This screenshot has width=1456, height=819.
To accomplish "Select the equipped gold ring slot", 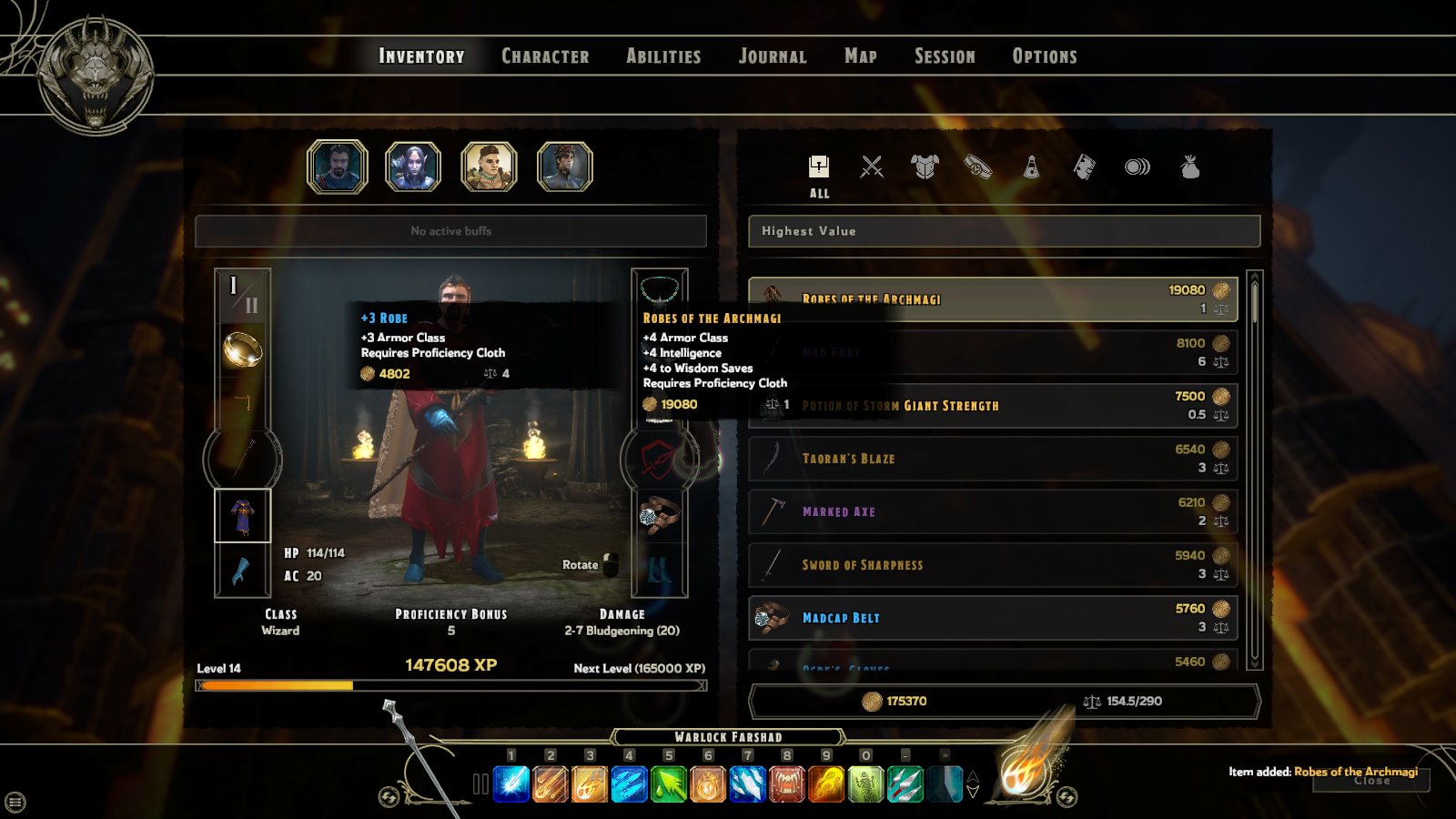I will tap(242, 349).
